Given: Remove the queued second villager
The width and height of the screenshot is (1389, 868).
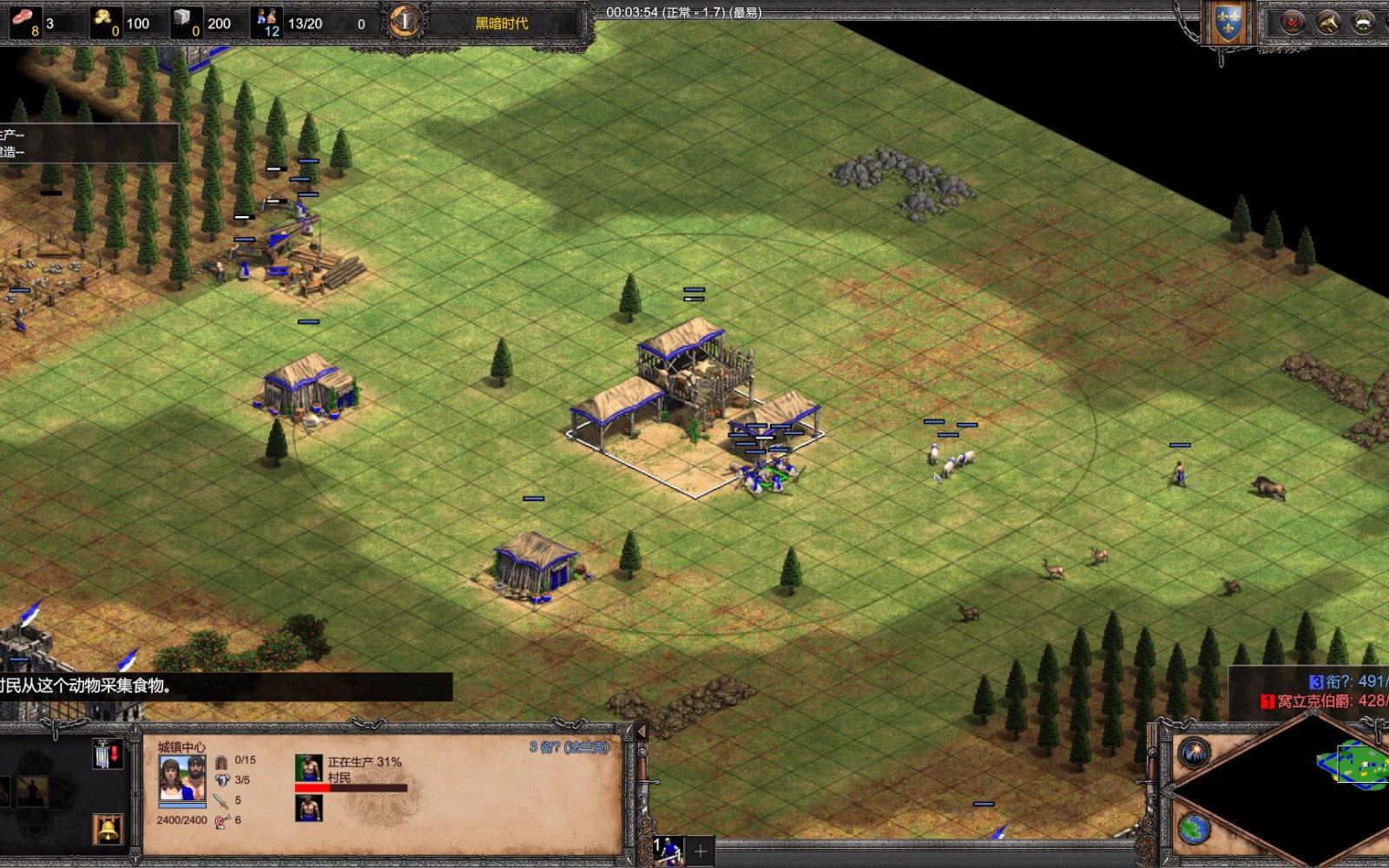Looking at the screenshot, I should pos(308,809).
